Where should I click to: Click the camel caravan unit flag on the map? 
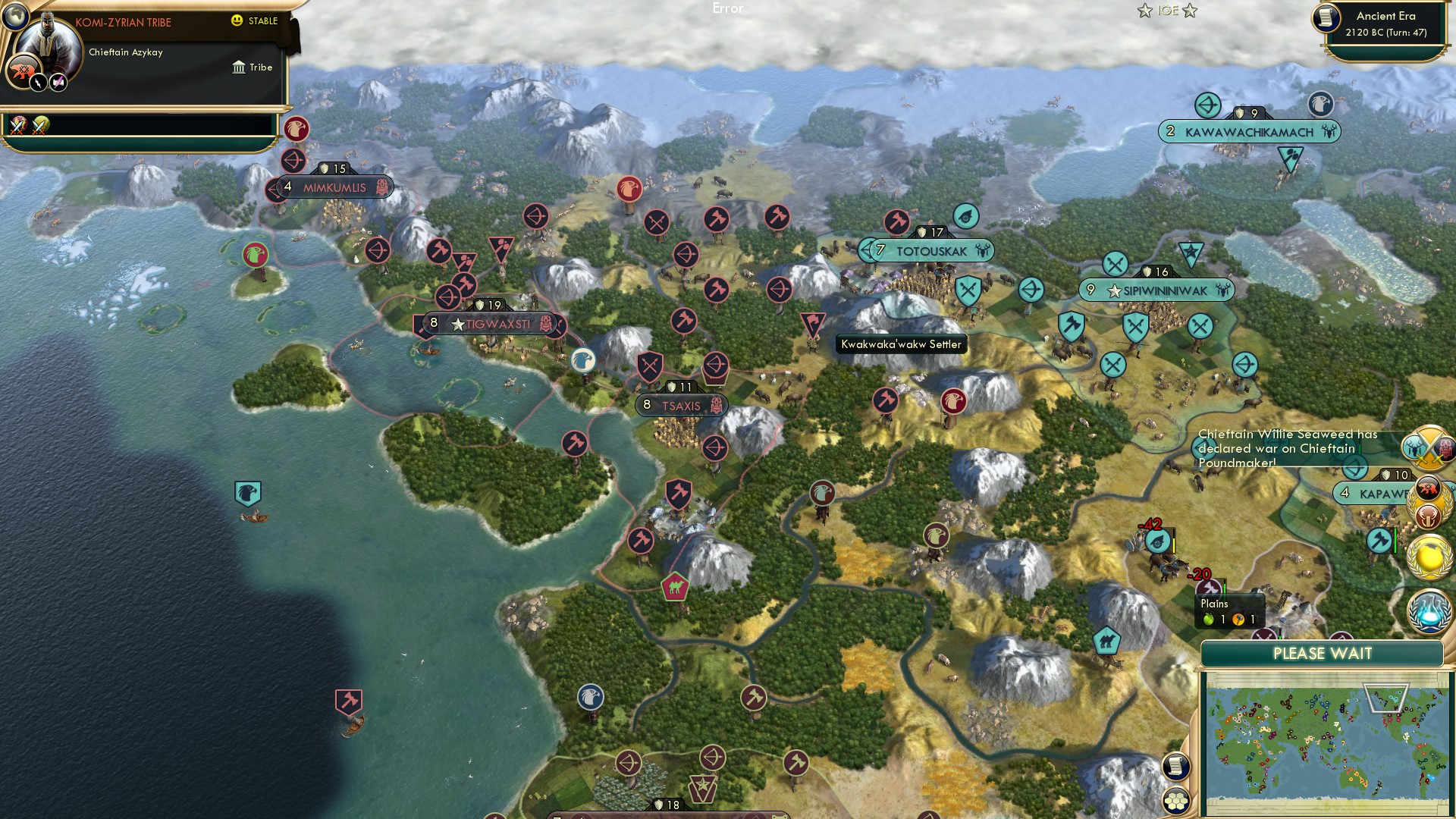676,586
